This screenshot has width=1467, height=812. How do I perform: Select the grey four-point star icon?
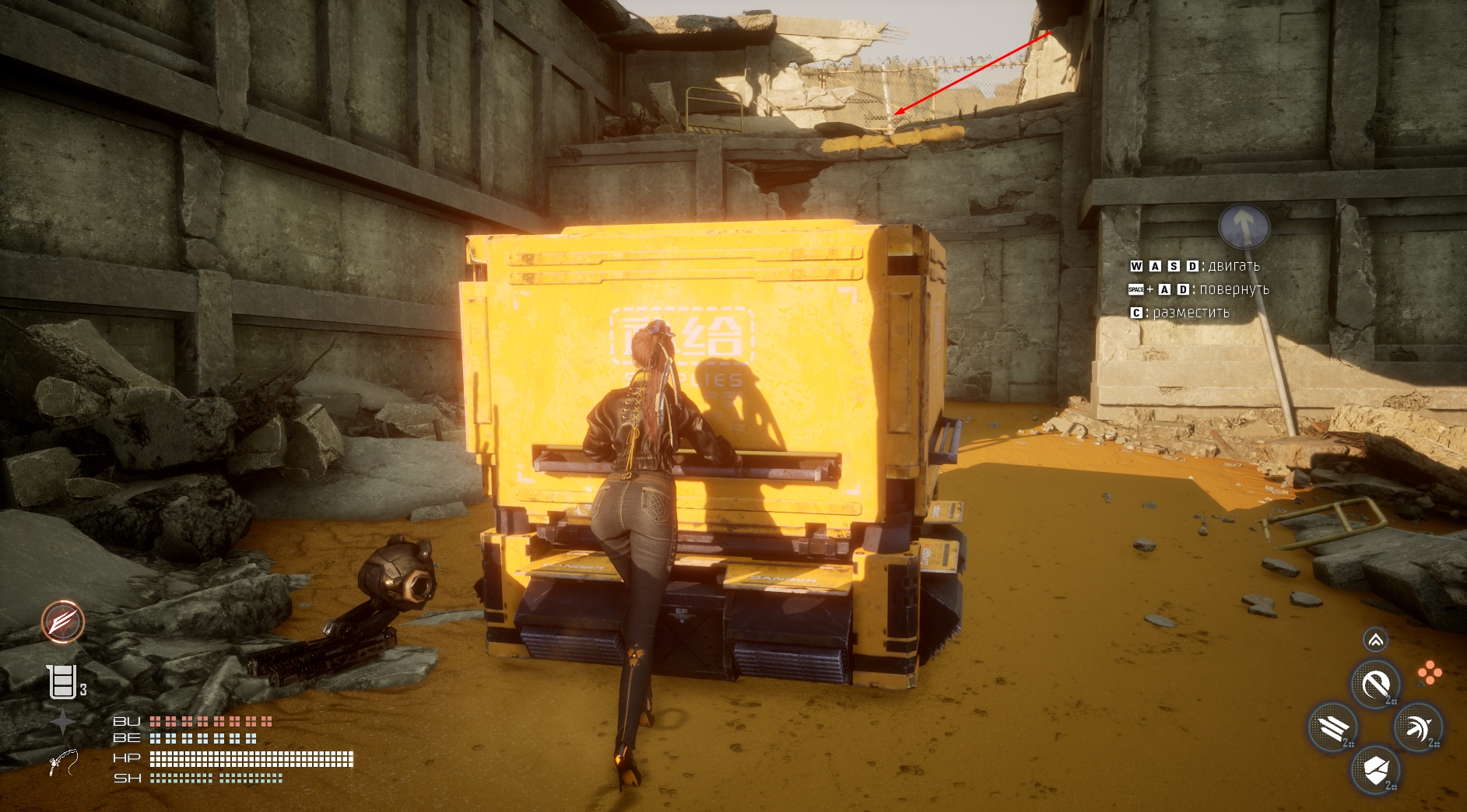click(63, 723)
